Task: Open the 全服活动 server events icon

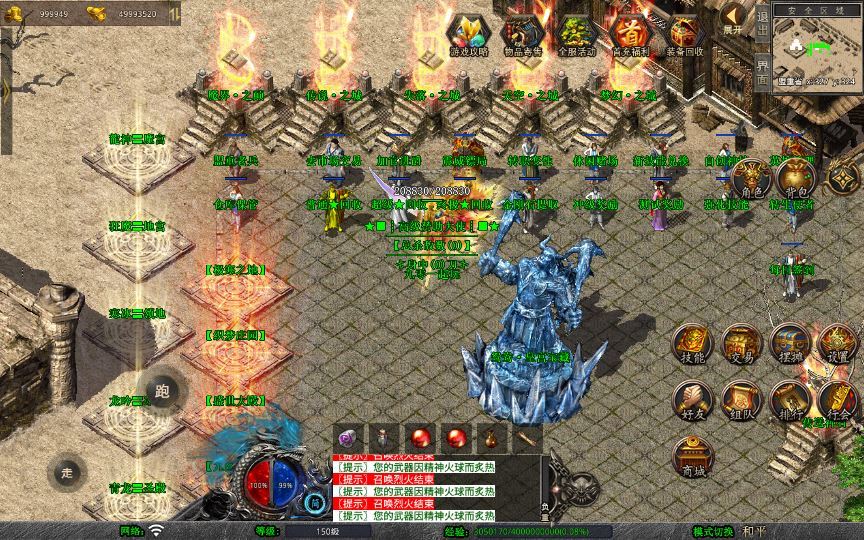Action: [x=574, y=34]
